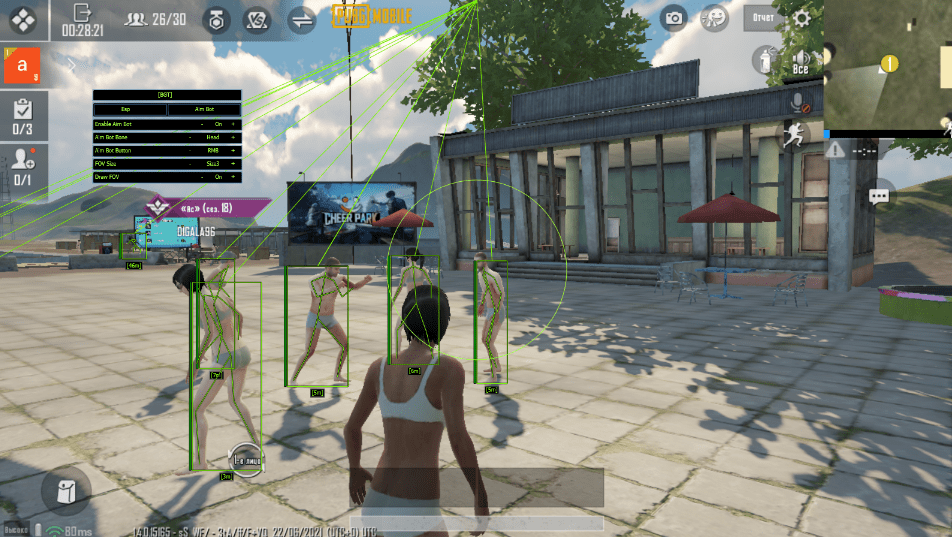Open the medal achievements icon
Viewport: 952px width, 537px height.
point(215,19)
